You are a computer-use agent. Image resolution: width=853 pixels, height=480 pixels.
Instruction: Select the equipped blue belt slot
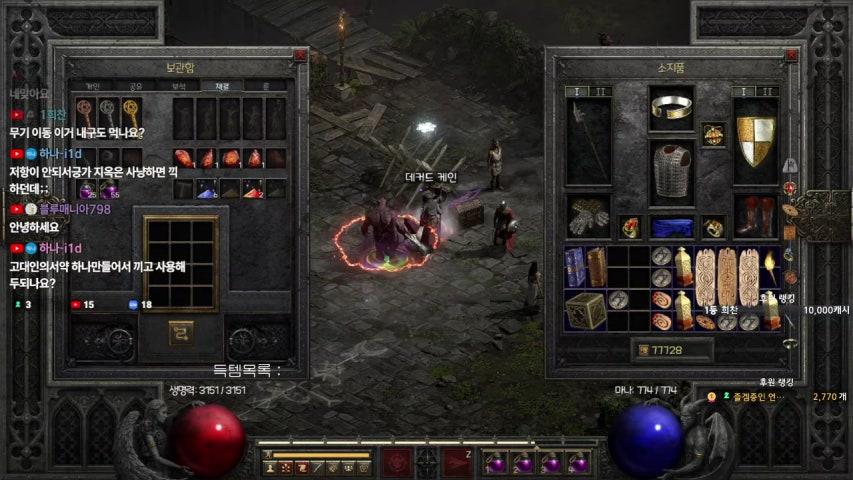672,227
